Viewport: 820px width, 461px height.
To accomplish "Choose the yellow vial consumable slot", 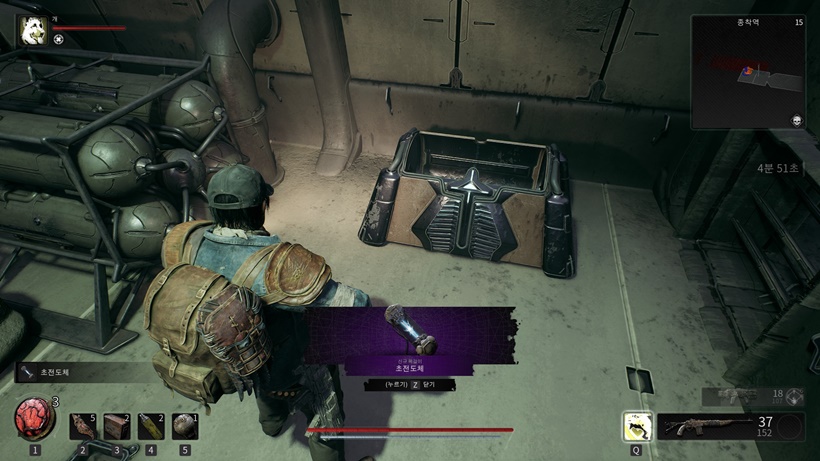I will click(151, 426).
